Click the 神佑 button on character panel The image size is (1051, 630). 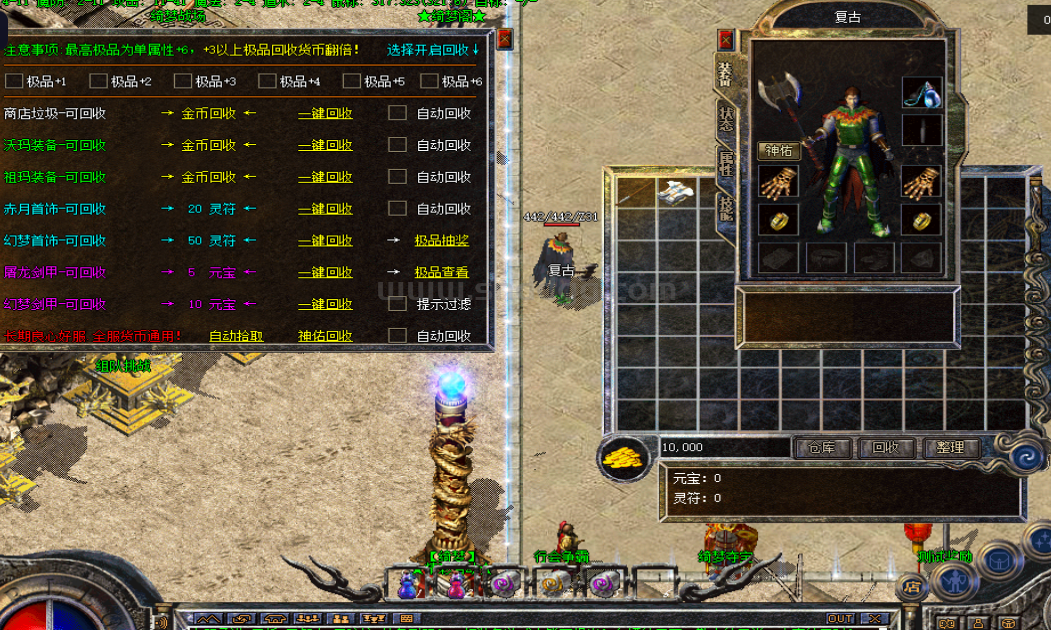pyautogui.click(x=778, y=151)
